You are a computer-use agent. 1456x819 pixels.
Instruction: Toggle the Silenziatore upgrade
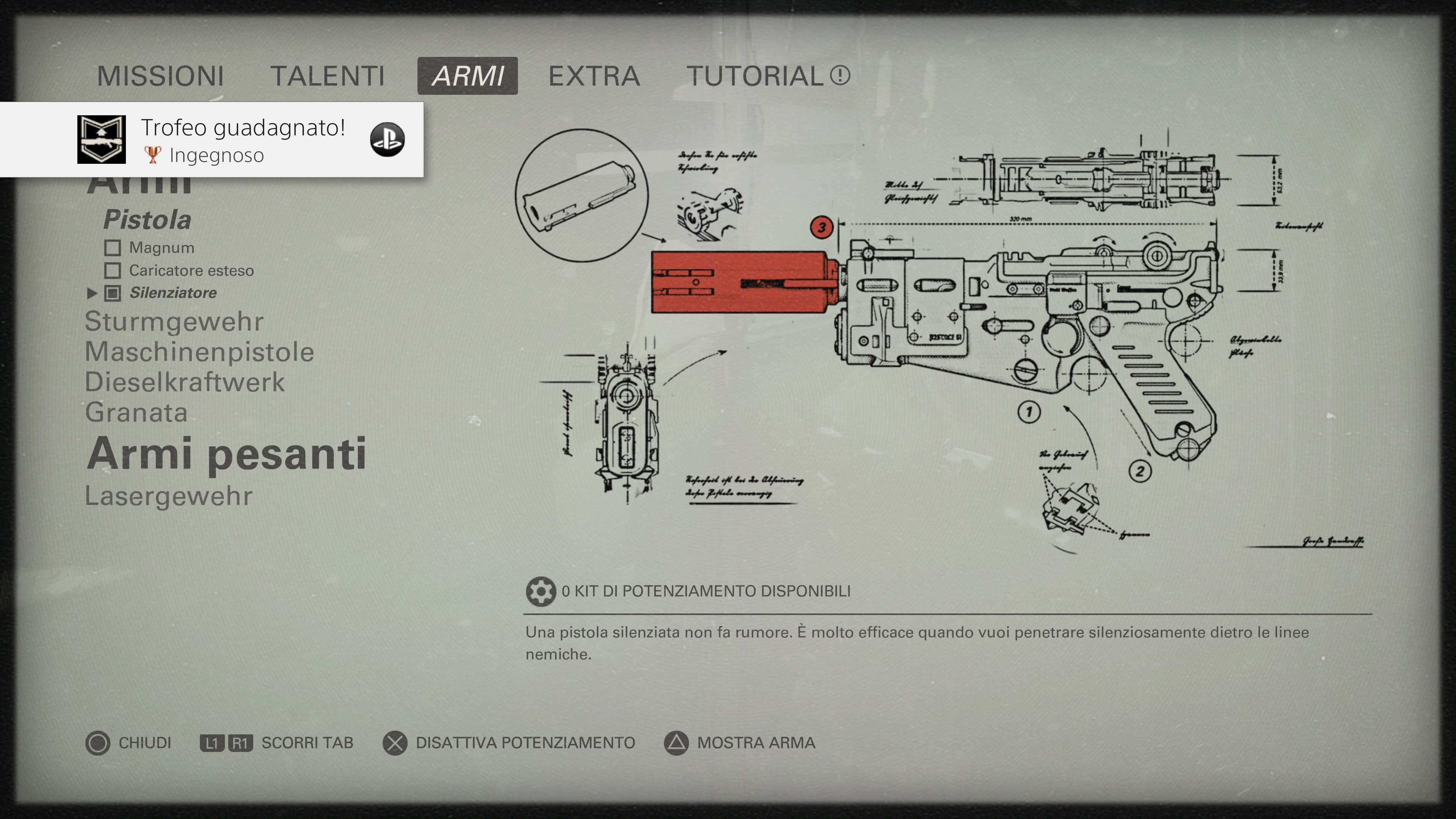pos(113,293)
